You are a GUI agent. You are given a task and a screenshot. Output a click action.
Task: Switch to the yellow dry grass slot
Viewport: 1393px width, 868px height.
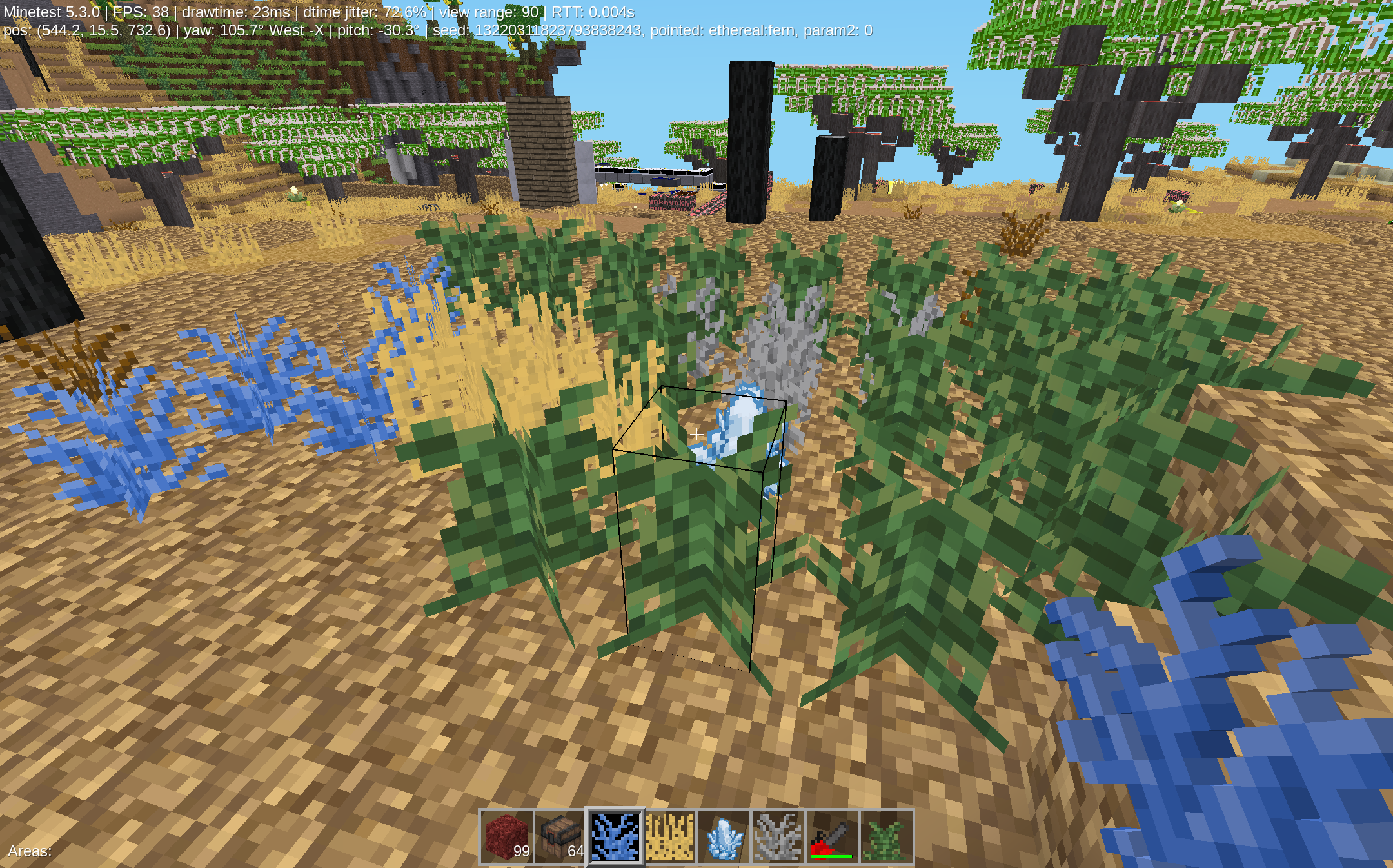pyautogui.click(x=670, y=837)
